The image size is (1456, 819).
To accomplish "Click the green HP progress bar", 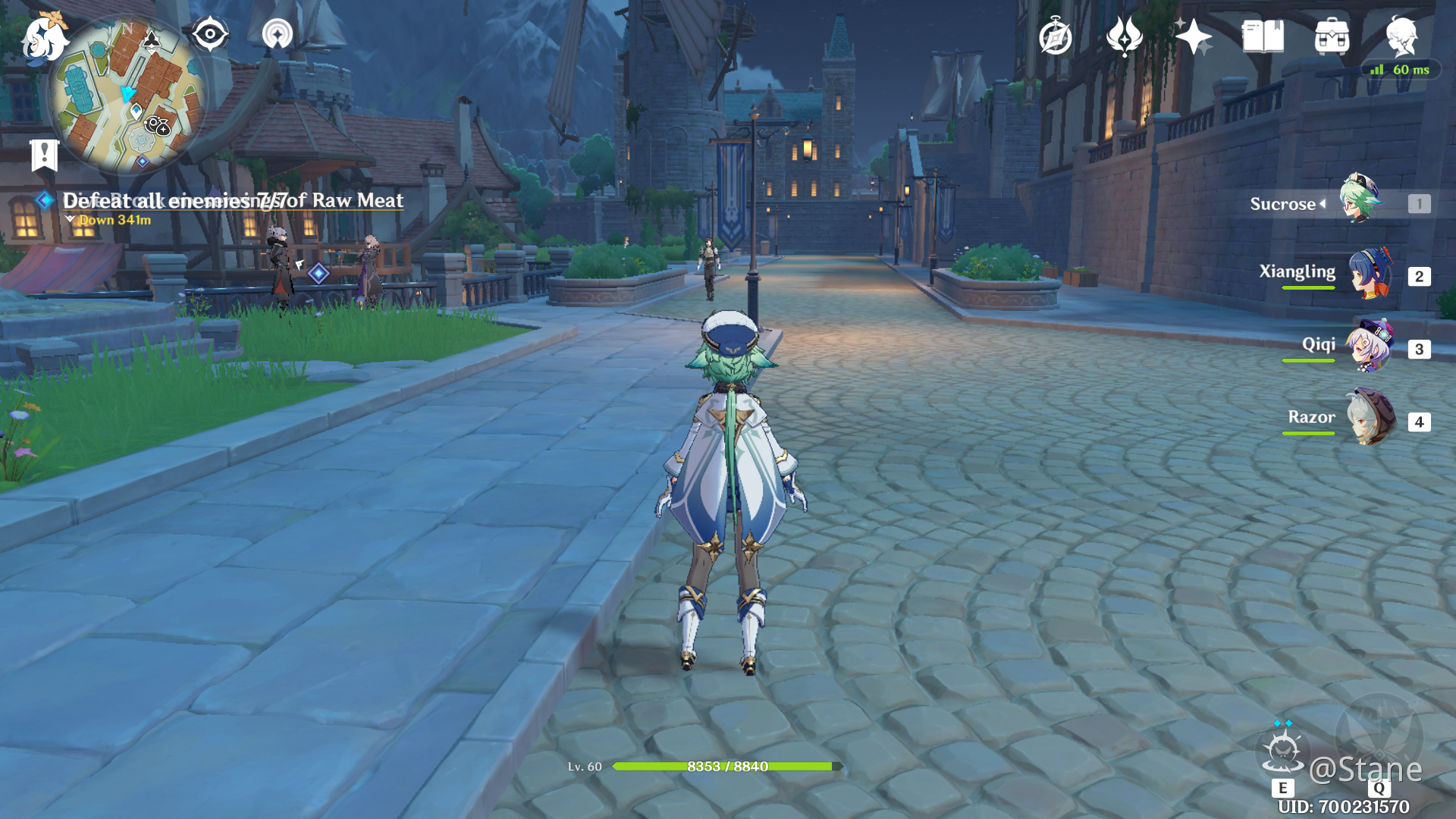I will coord(726,766).
